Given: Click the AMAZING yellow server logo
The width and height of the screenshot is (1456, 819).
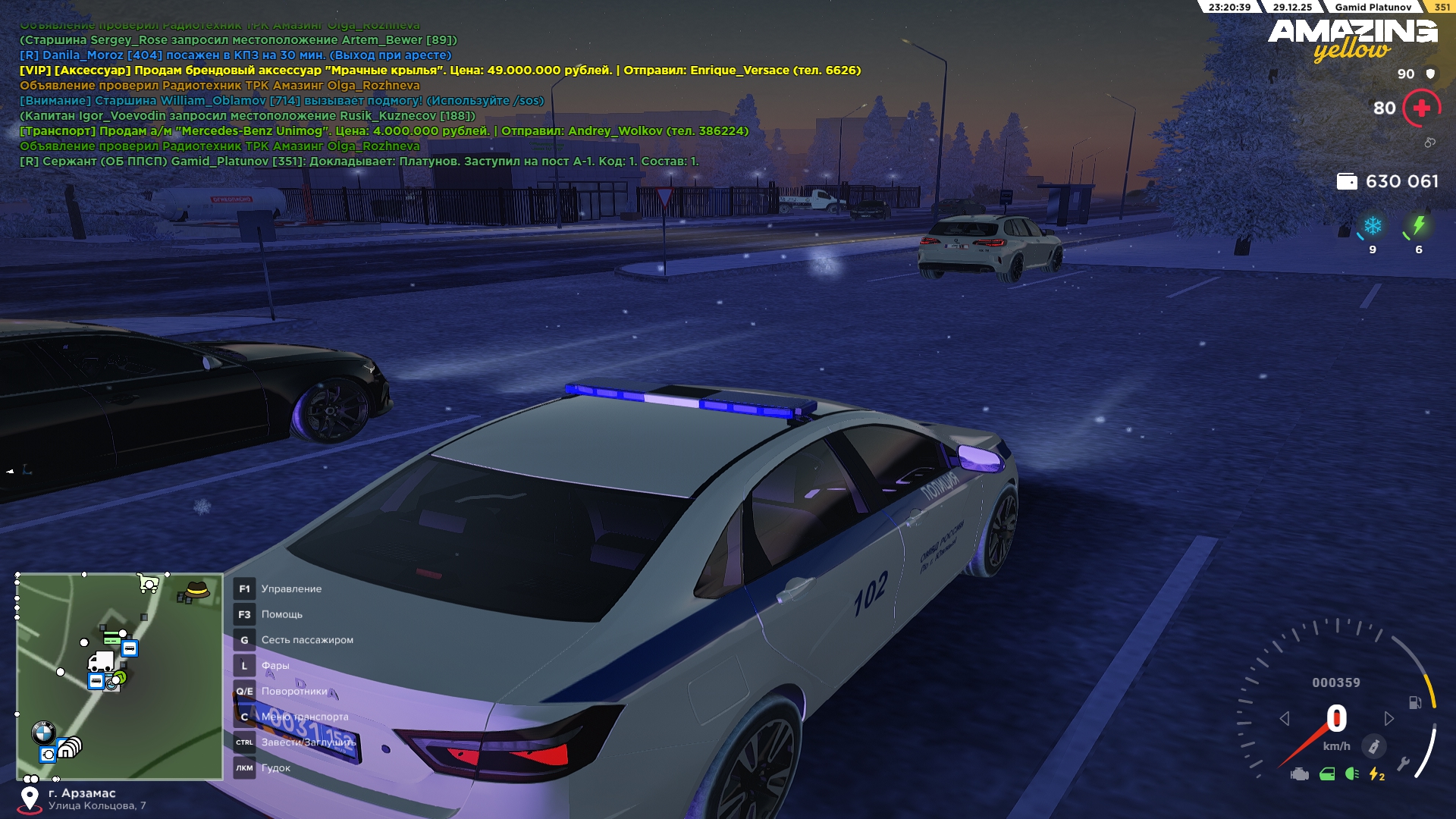Looking at the screenshot, I should click(x=1352, y=39).
